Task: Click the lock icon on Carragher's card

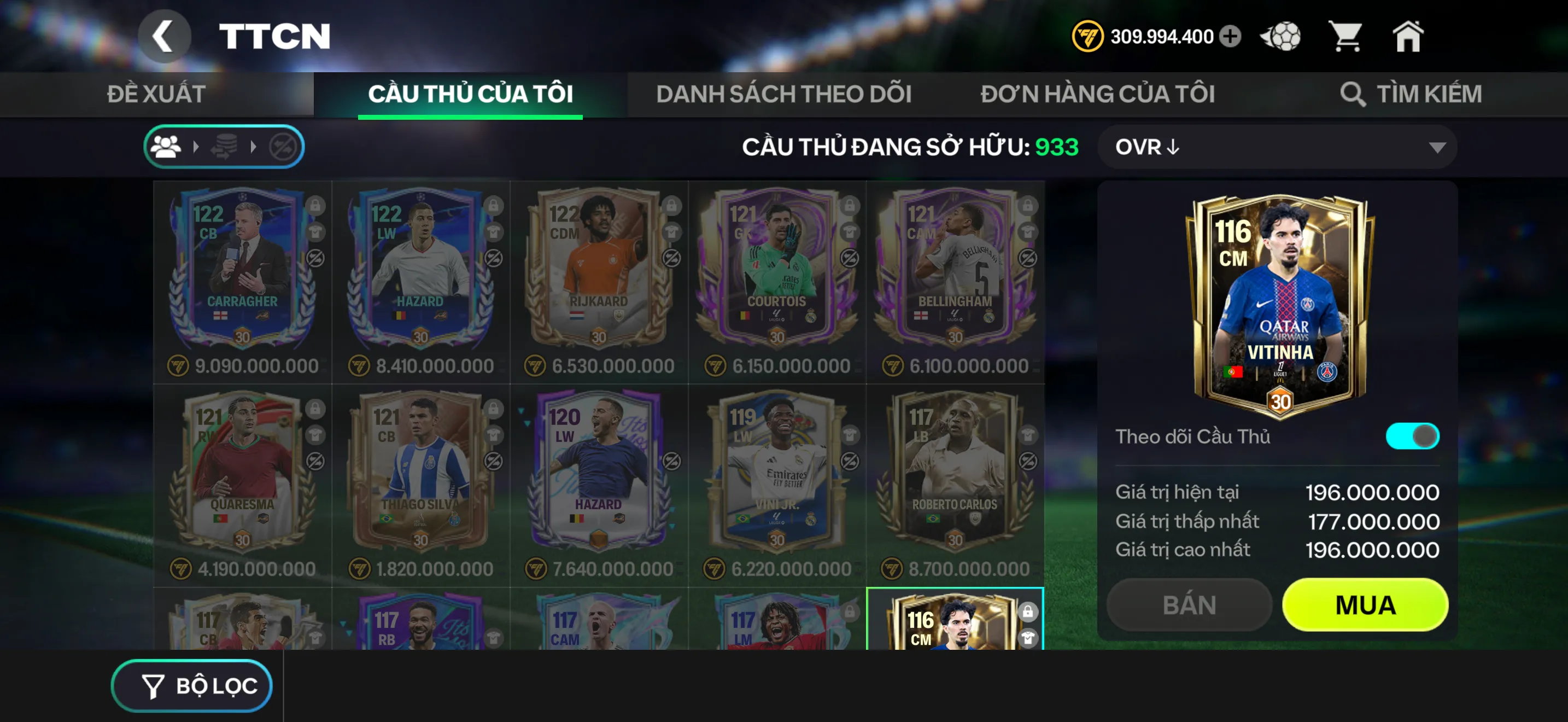Action: (x=315, y=207)
